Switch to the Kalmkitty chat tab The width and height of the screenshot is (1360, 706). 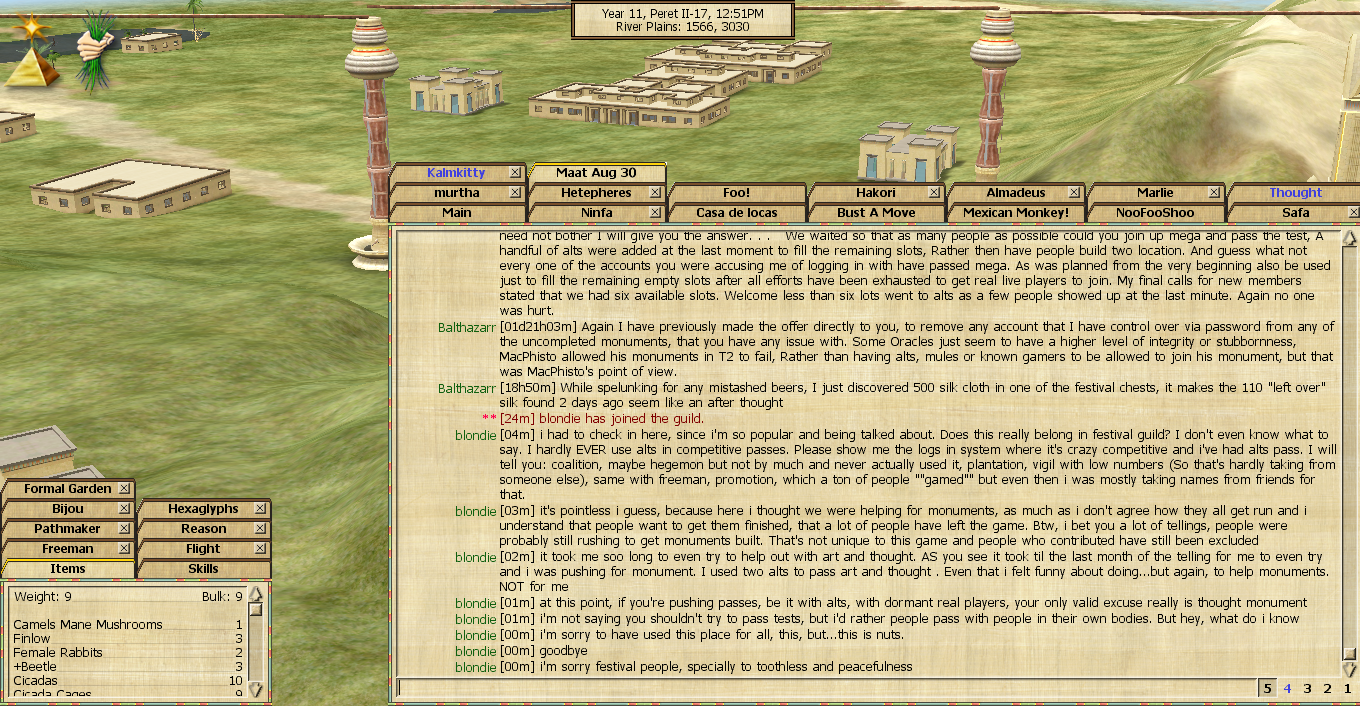456,173
